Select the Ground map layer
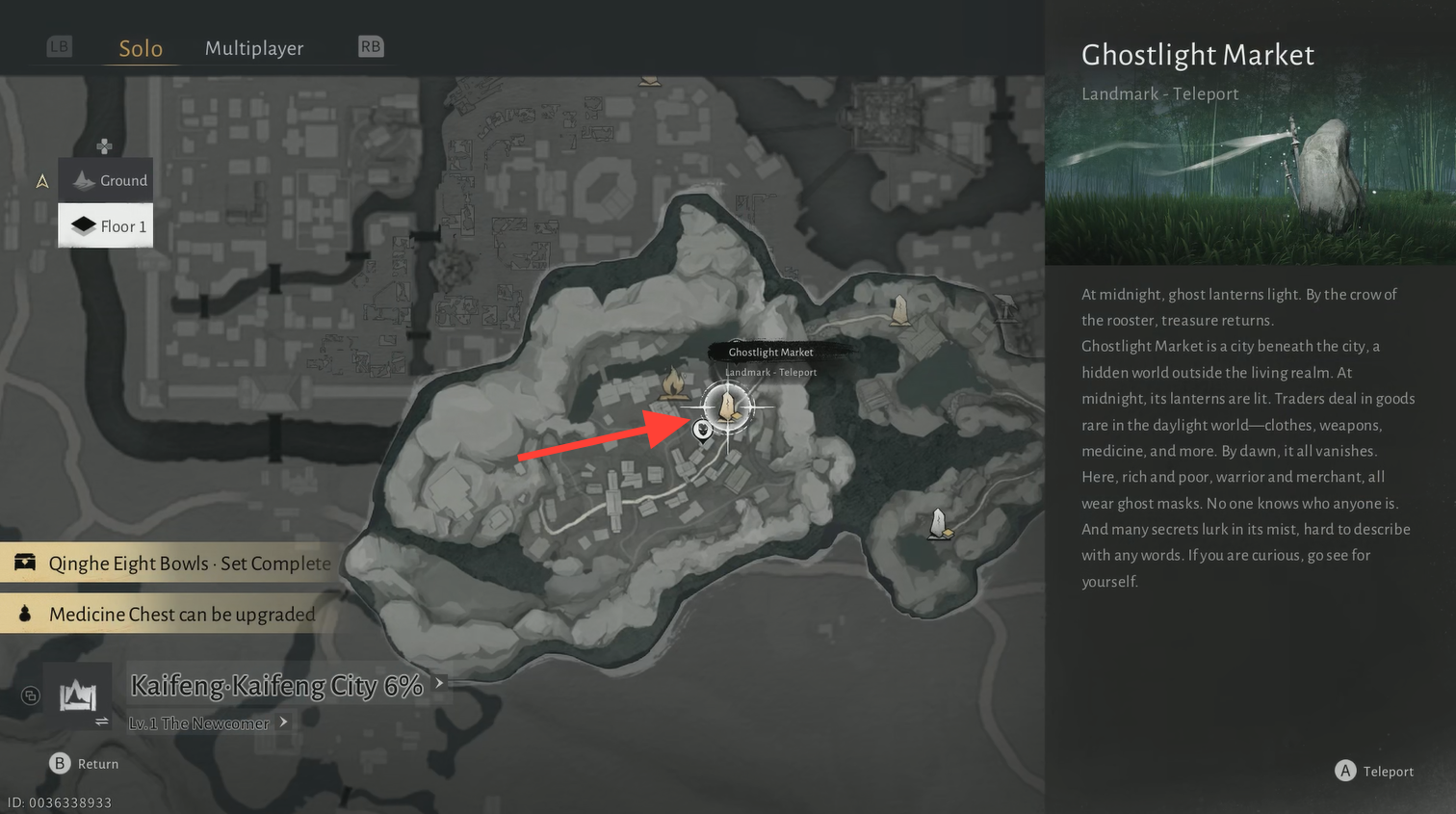1456x814 pixels. [x=106, y=180]
